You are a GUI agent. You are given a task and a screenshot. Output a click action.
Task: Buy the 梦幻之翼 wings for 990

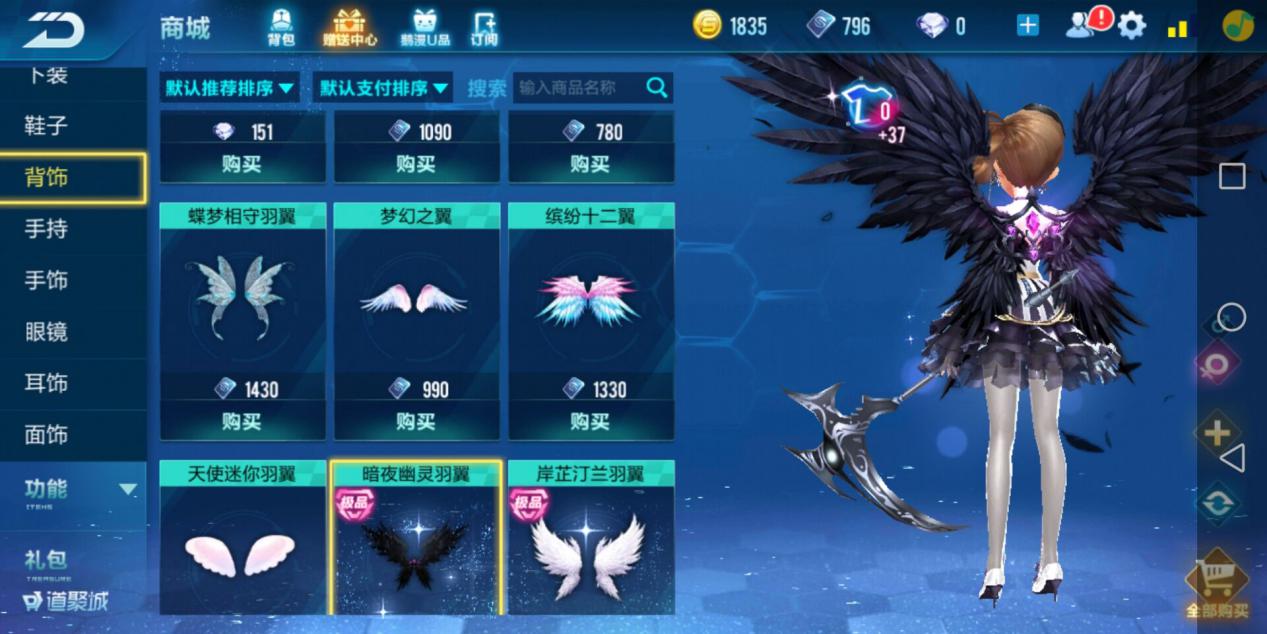pyautogui.click(x=416, y=422)
